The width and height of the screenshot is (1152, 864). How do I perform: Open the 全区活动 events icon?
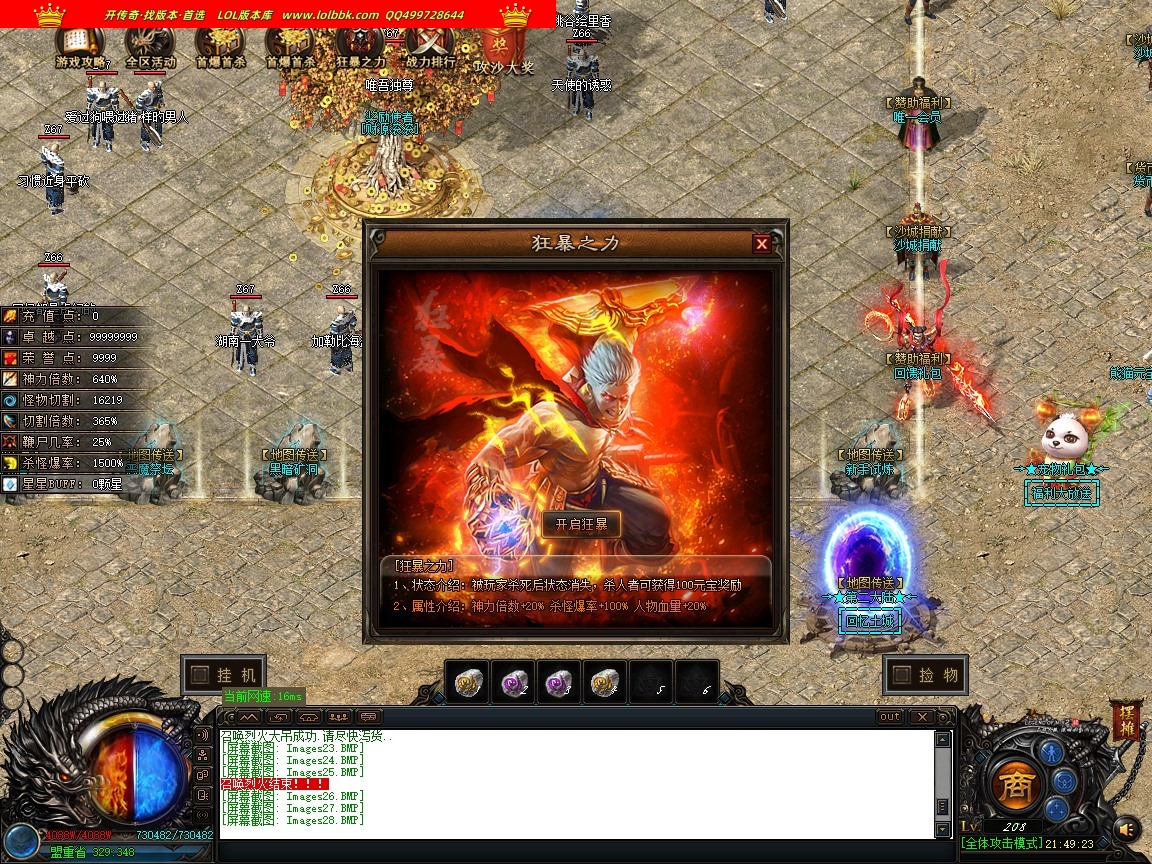click(x=150, y=46)
